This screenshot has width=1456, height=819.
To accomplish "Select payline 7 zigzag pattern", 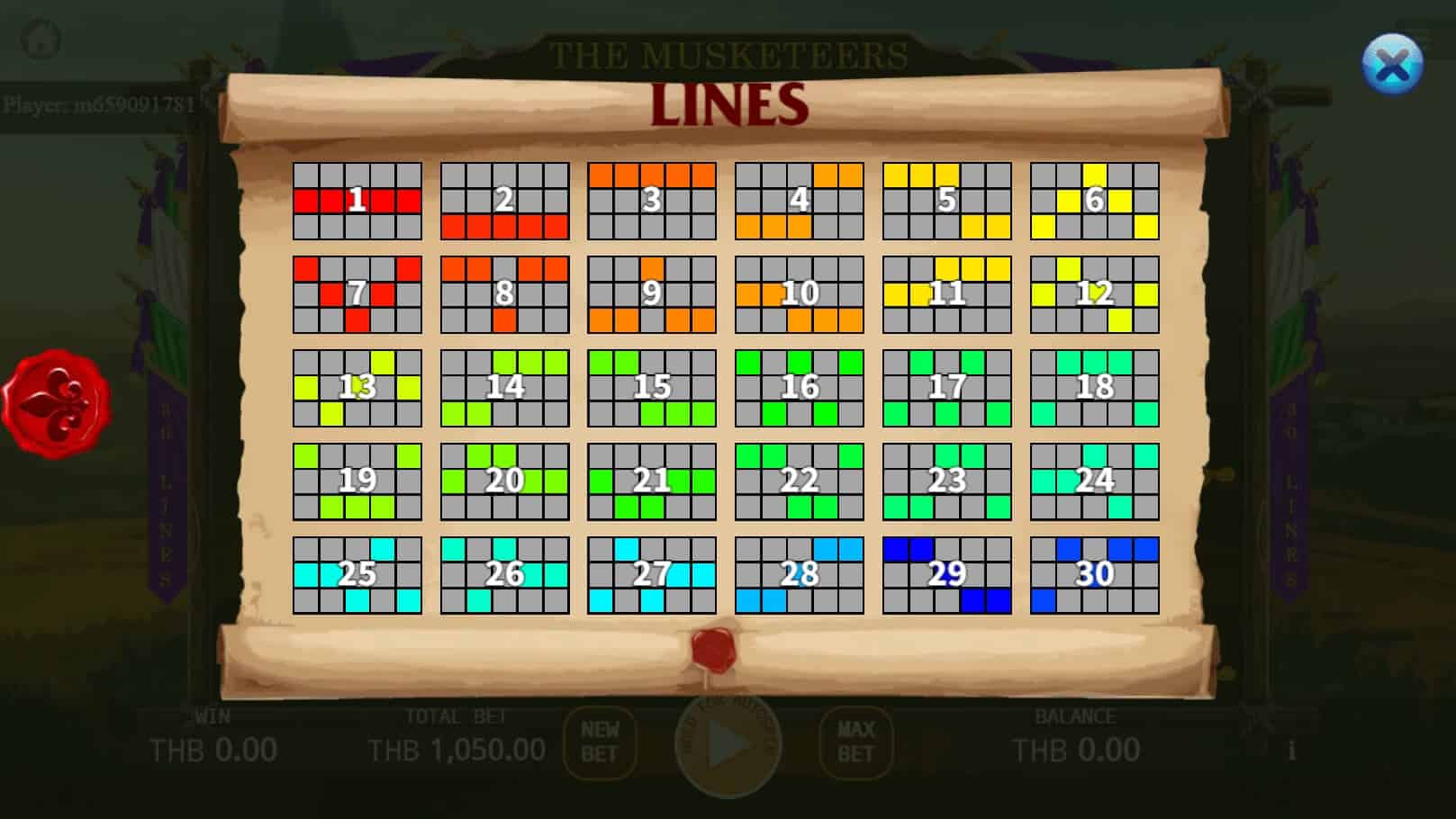I will pyautogui.click(x=356, y=294).
